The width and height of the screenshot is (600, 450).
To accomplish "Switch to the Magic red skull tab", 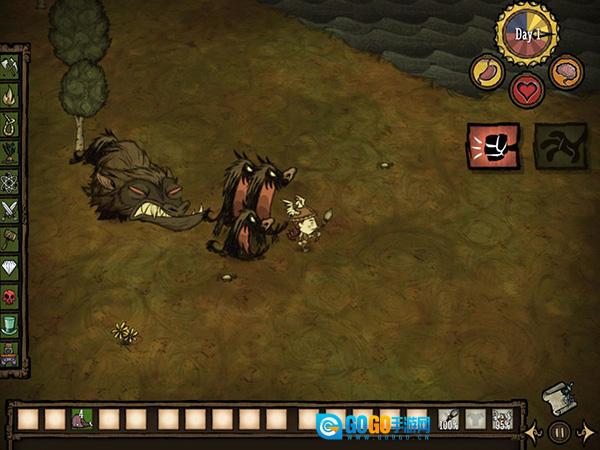I will click(12, 297).
